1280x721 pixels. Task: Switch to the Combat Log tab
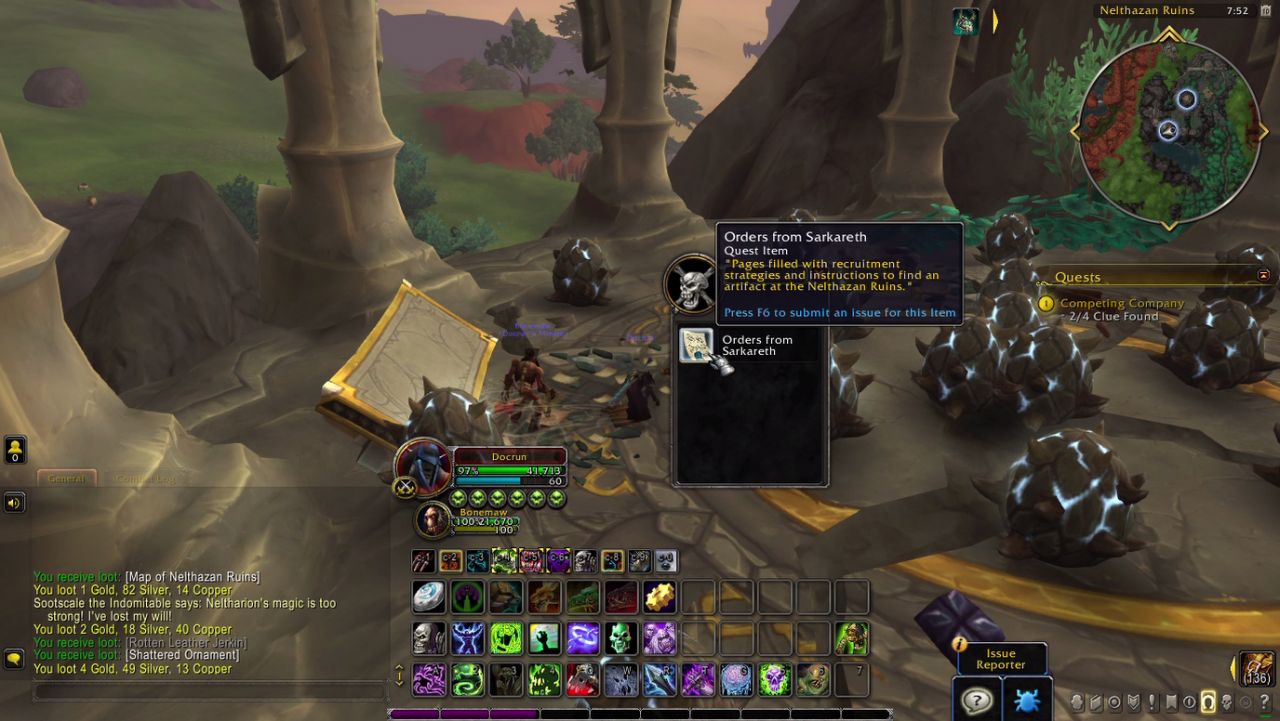tap(145, 478)
